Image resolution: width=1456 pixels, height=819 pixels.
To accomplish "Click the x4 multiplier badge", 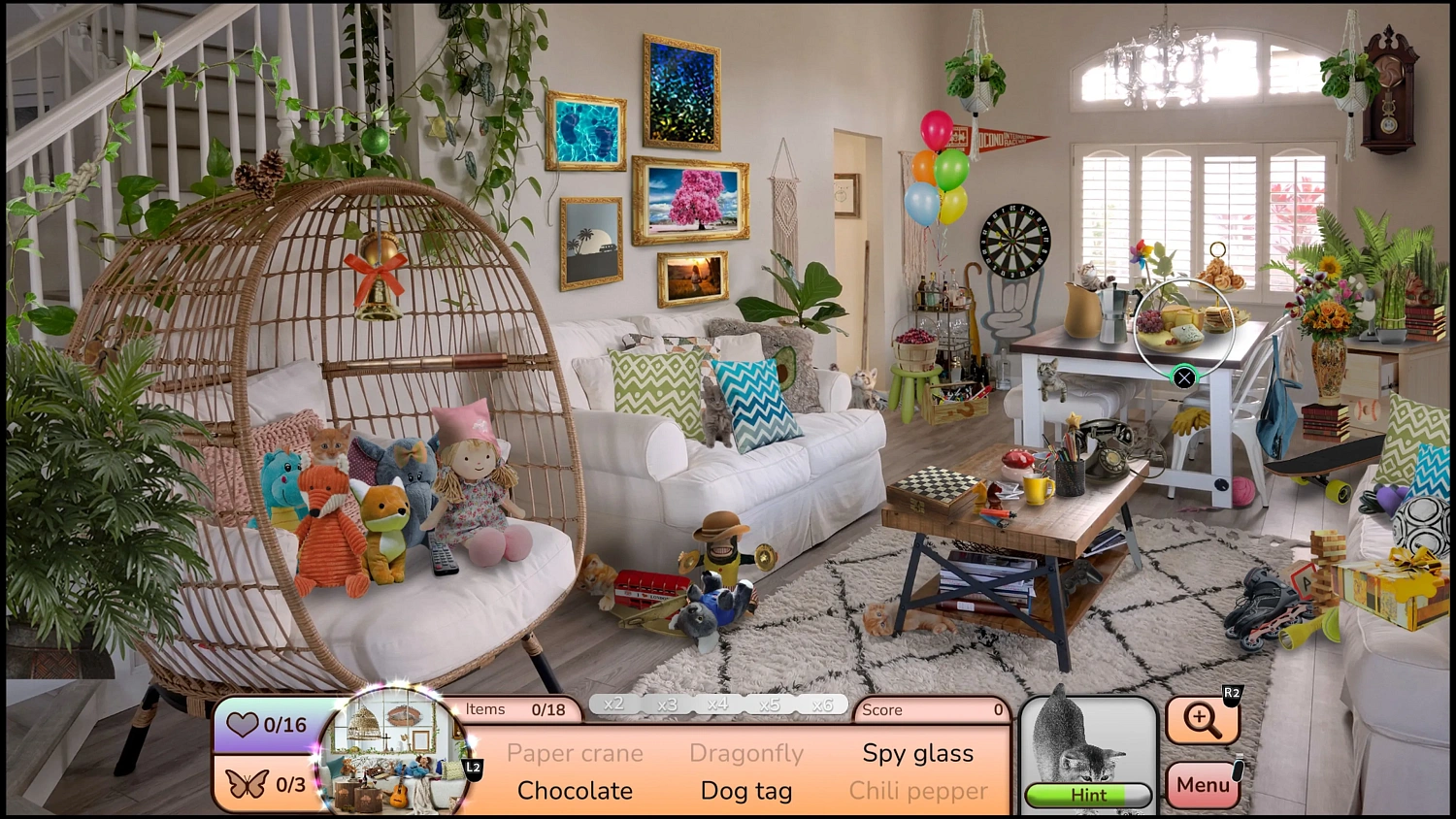I will coord(718,704).
